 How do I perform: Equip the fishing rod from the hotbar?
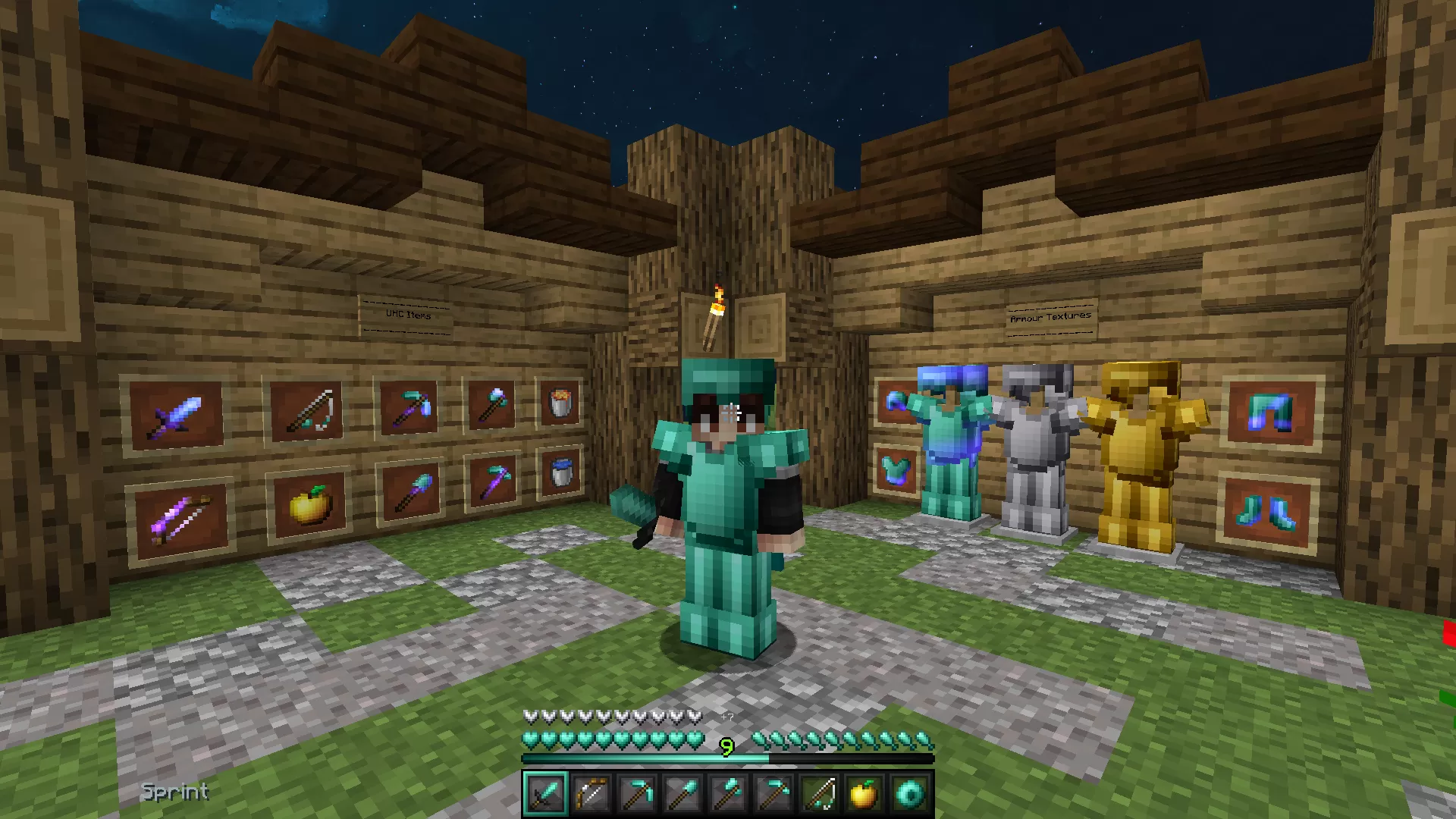(x=818, y=794)
